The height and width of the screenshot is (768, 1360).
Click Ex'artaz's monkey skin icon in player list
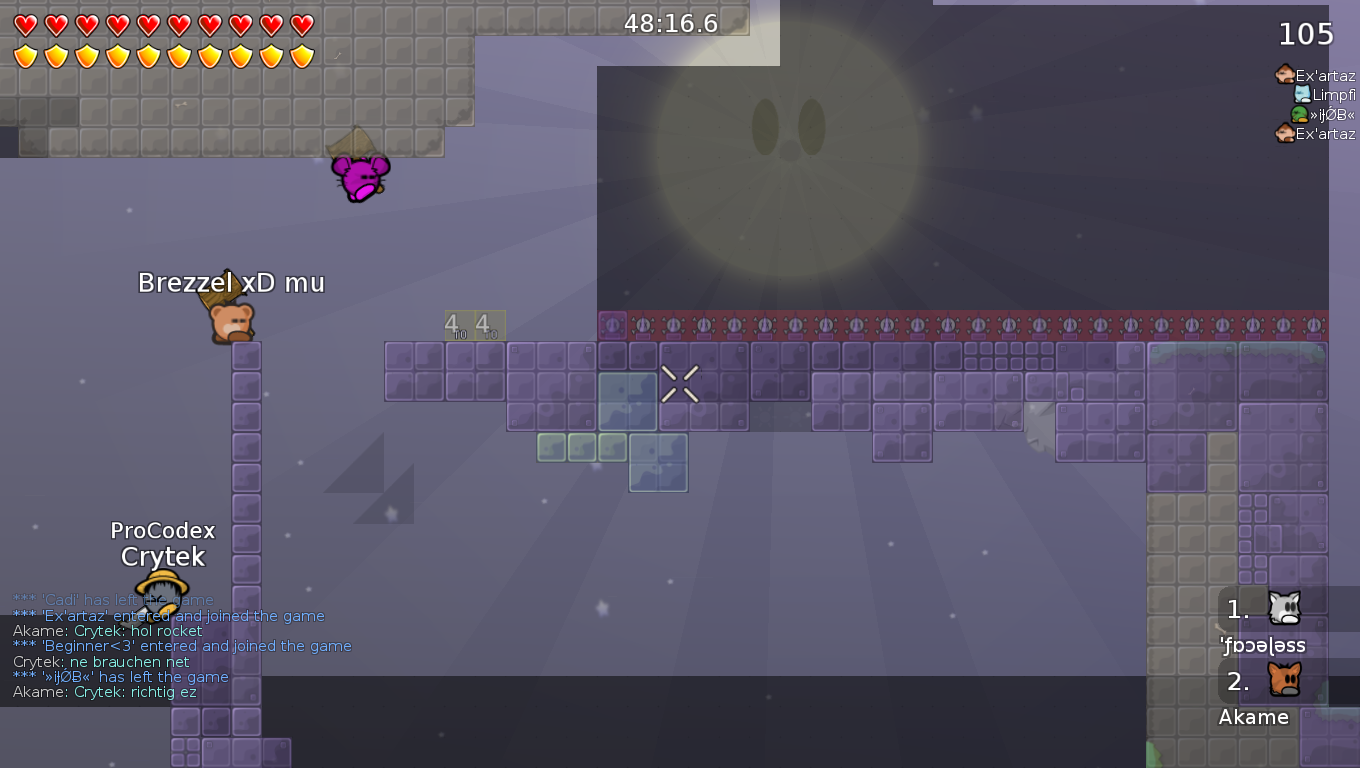(x=1285, y=74)
